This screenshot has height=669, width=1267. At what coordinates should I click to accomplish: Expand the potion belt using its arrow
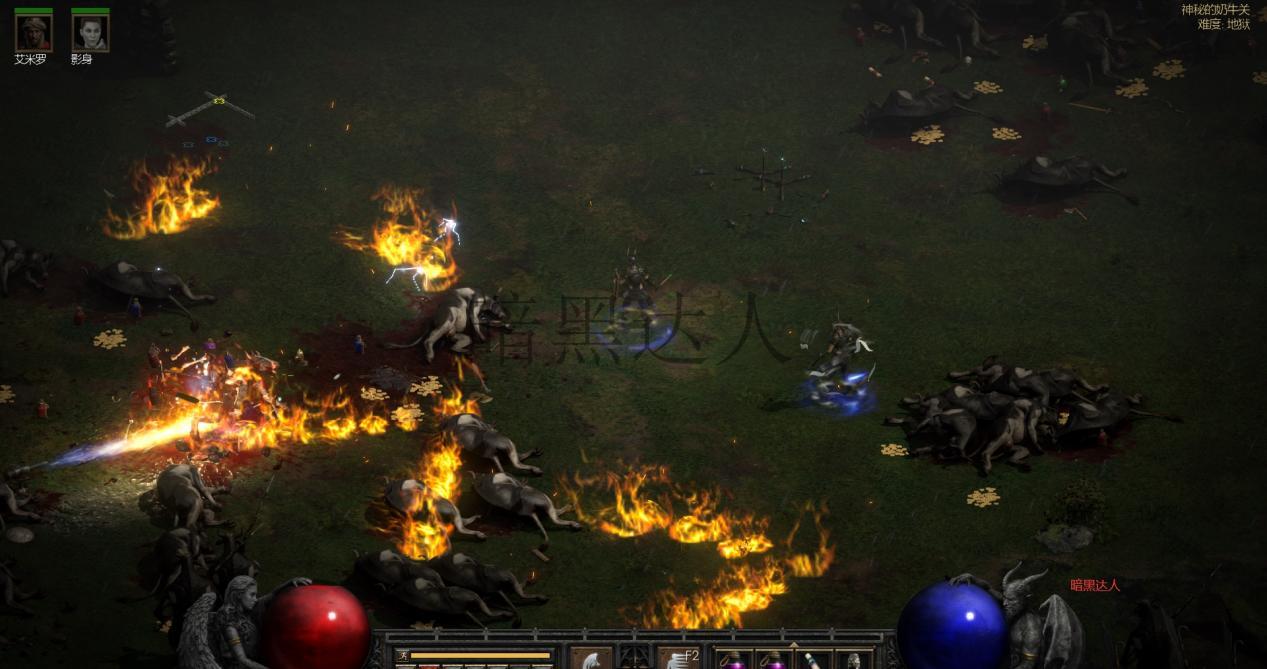tap(793, 644)
